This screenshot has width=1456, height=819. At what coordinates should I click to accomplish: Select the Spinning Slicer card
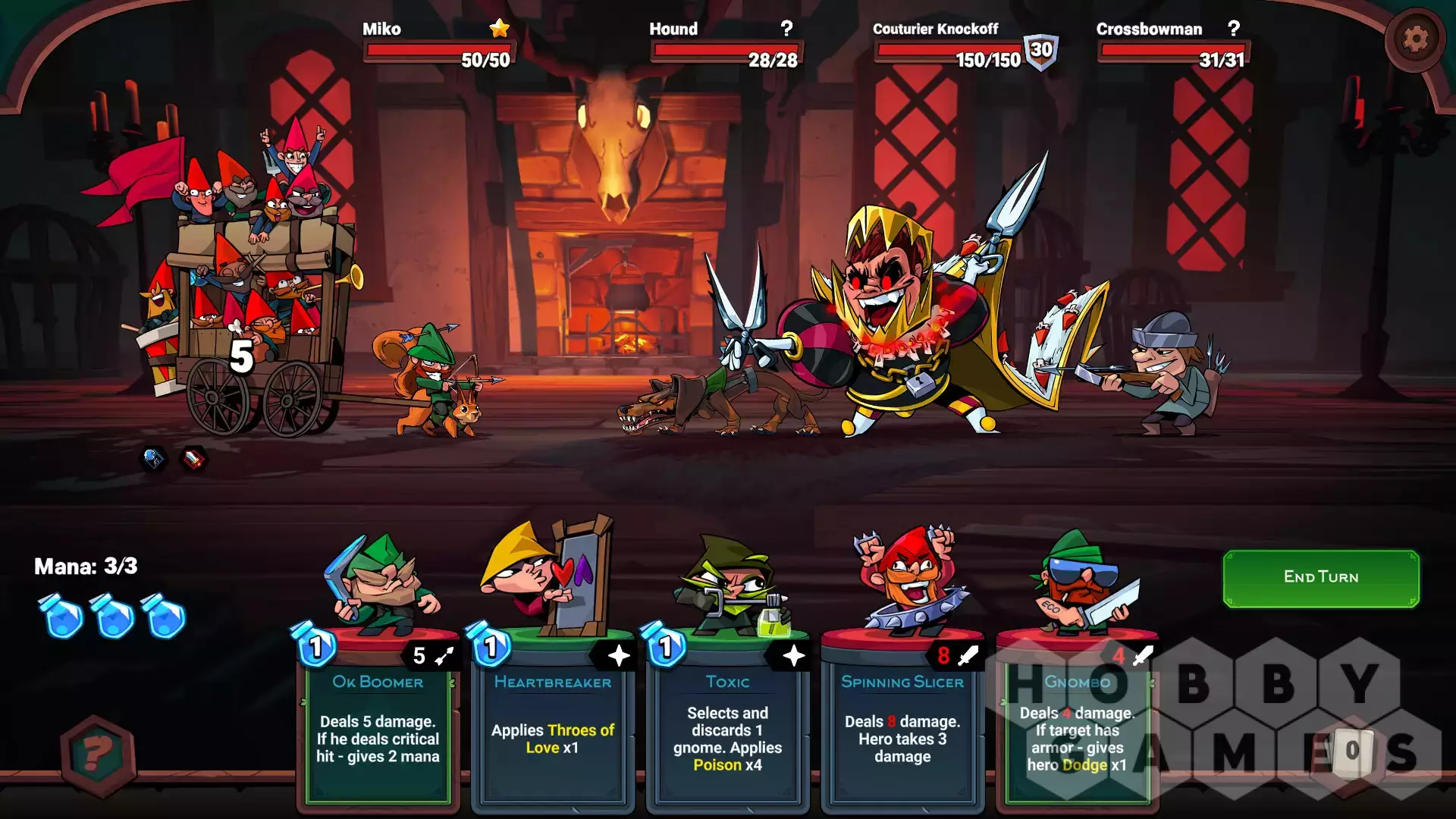902,720
